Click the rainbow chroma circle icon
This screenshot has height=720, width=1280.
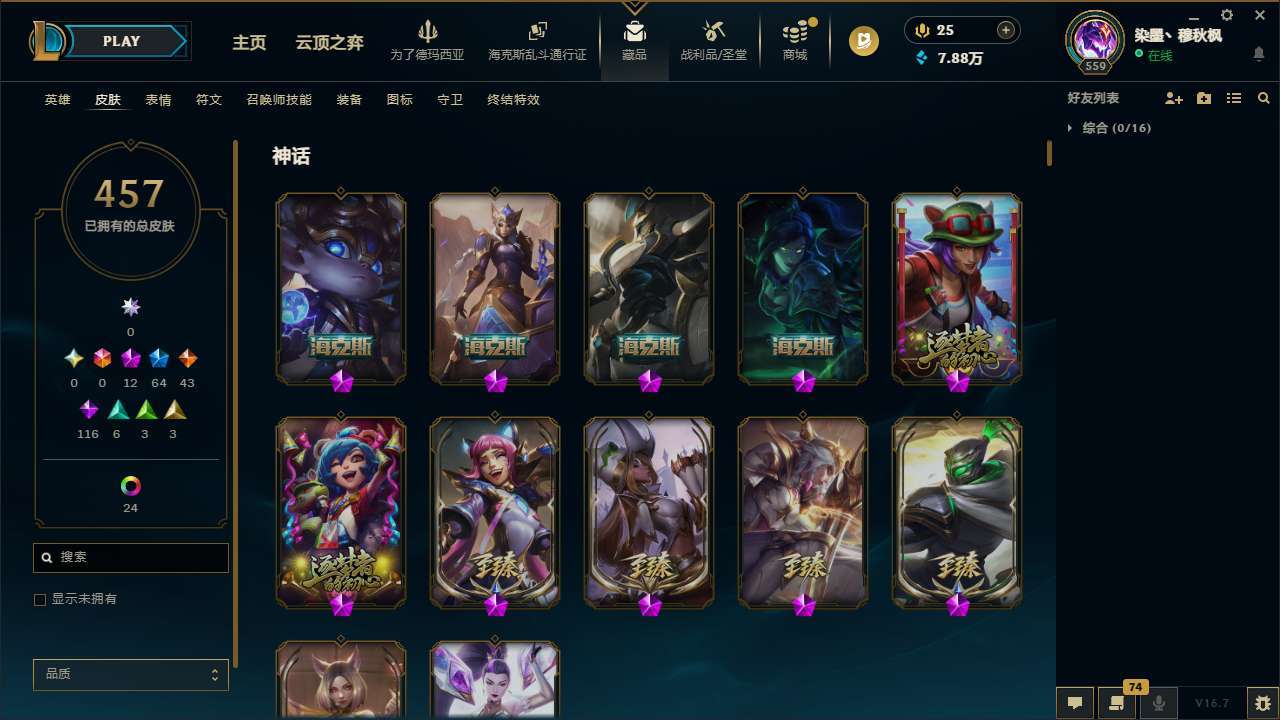pos(130,487)
